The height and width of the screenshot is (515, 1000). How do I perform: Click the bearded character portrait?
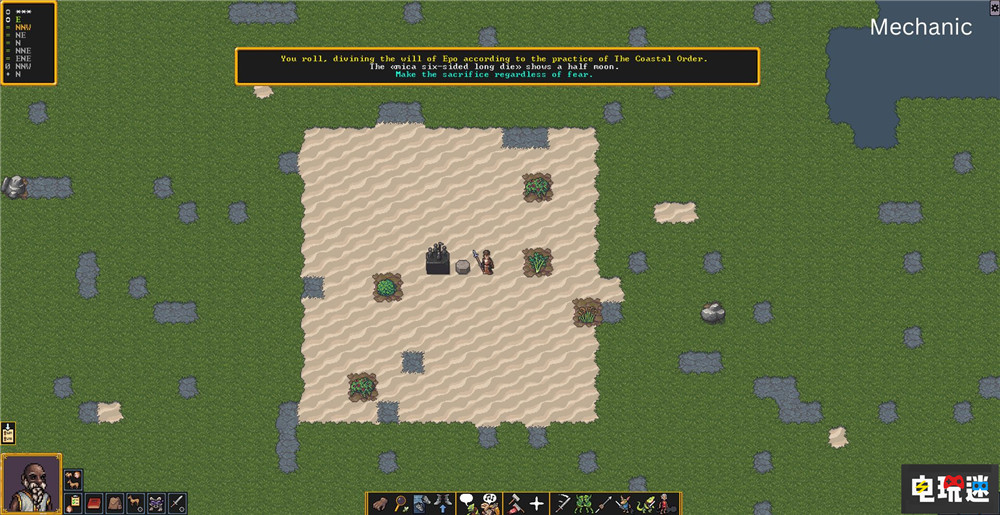31,483
